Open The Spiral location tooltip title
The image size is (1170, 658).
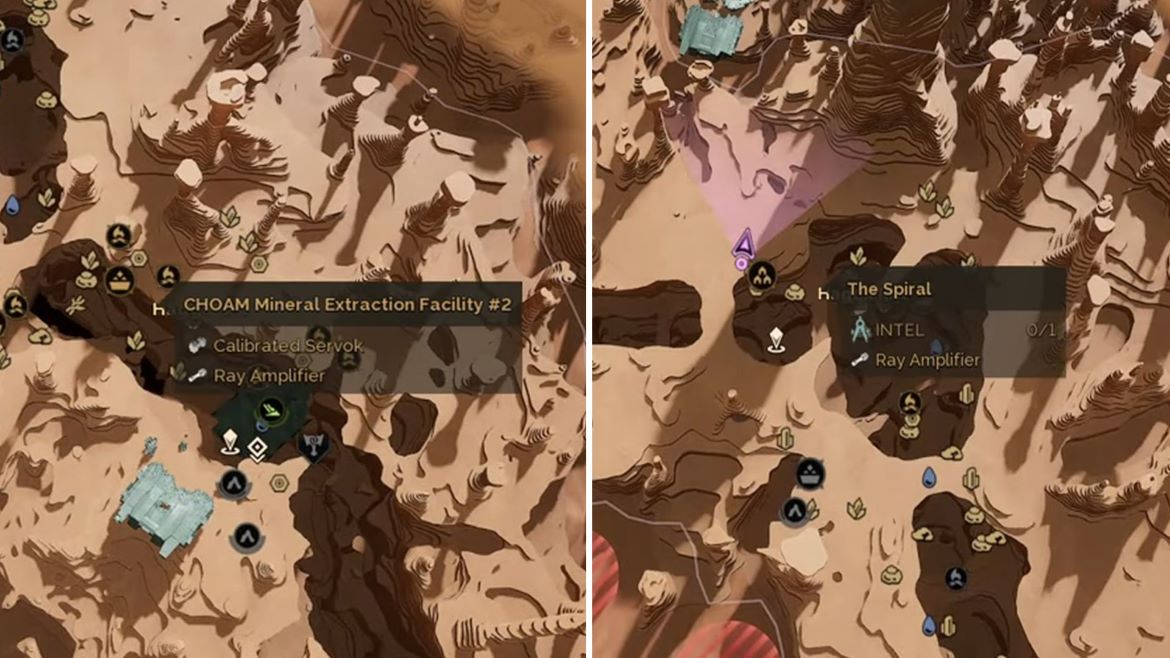(889, 289)
